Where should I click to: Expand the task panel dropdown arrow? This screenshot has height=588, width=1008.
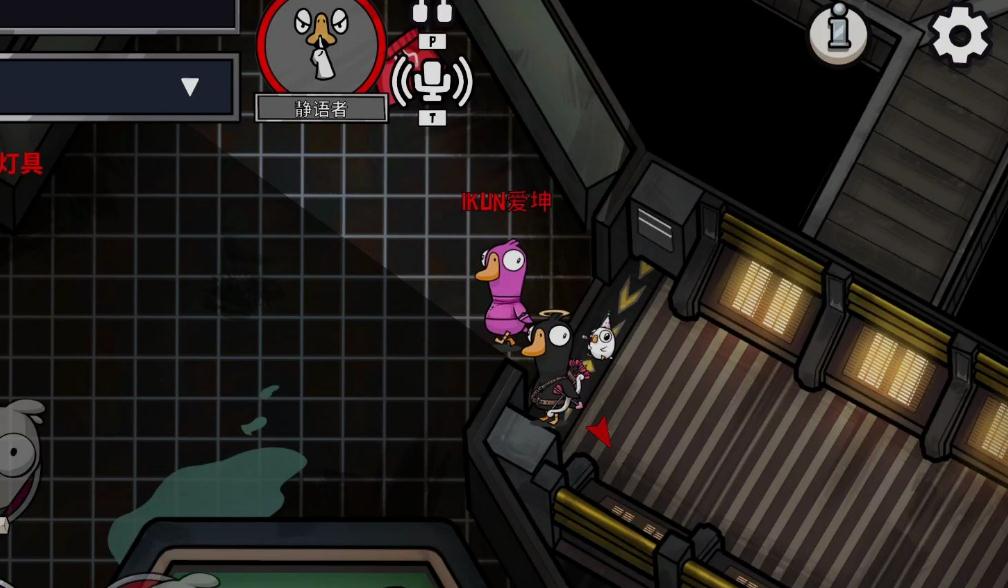click(x=190, y=87)
